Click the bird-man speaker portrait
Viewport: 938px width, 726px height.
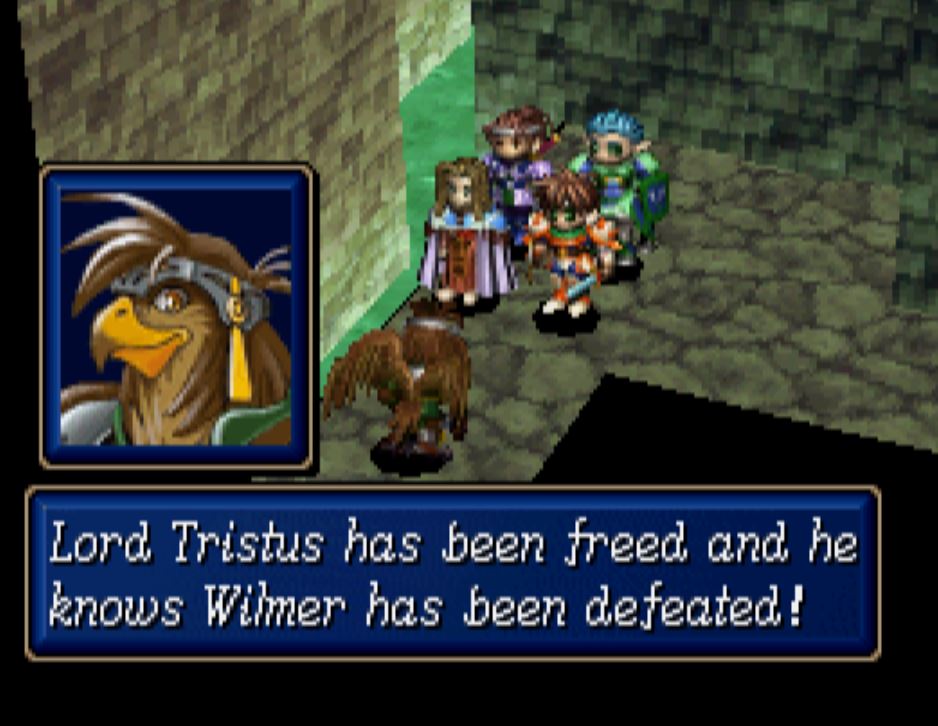pos(177,317)
